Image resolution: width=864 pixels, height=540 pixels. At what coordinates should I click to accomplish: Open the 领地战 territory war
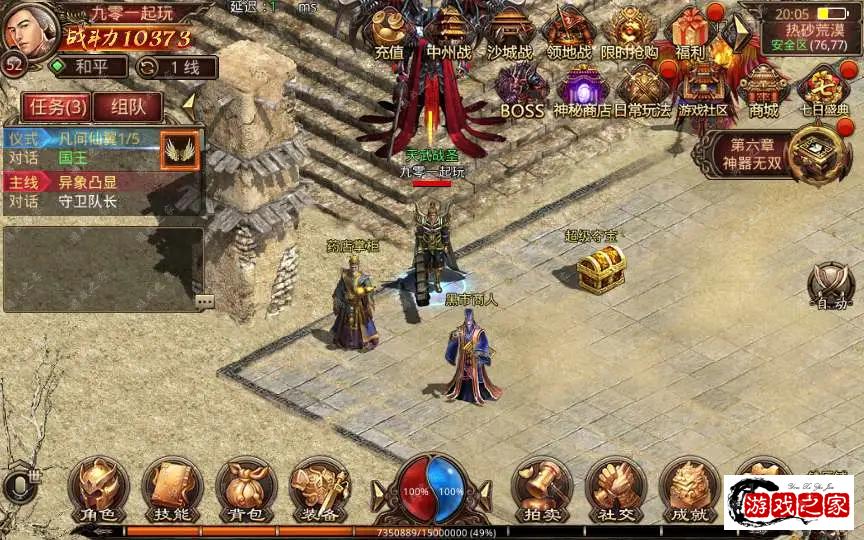pyautogui.click(x=570, y=32)
